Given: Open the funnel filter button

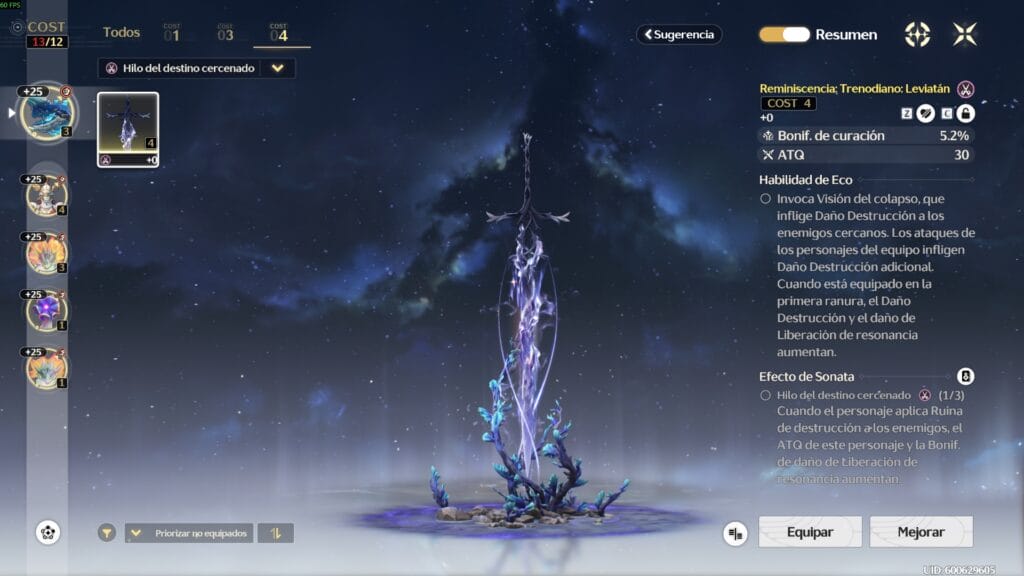Looking at the screenshot, I should (106, 533).
